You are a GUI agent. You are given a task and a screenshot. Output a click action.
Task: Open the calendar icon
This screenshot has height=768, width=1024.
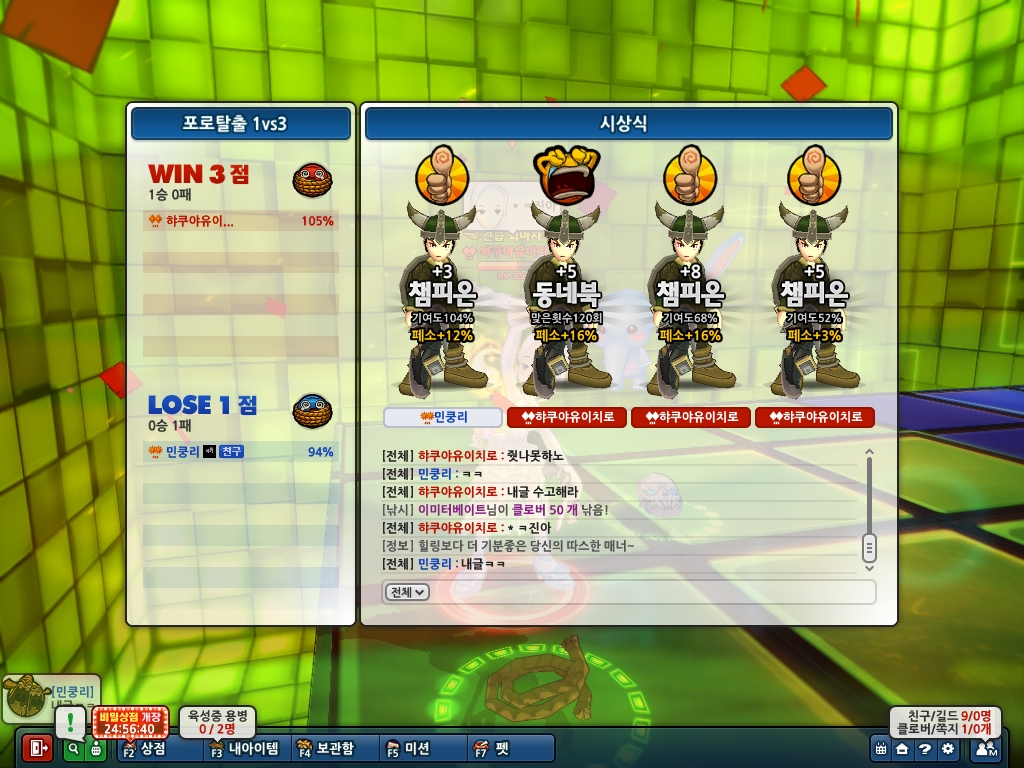(880, 748)
